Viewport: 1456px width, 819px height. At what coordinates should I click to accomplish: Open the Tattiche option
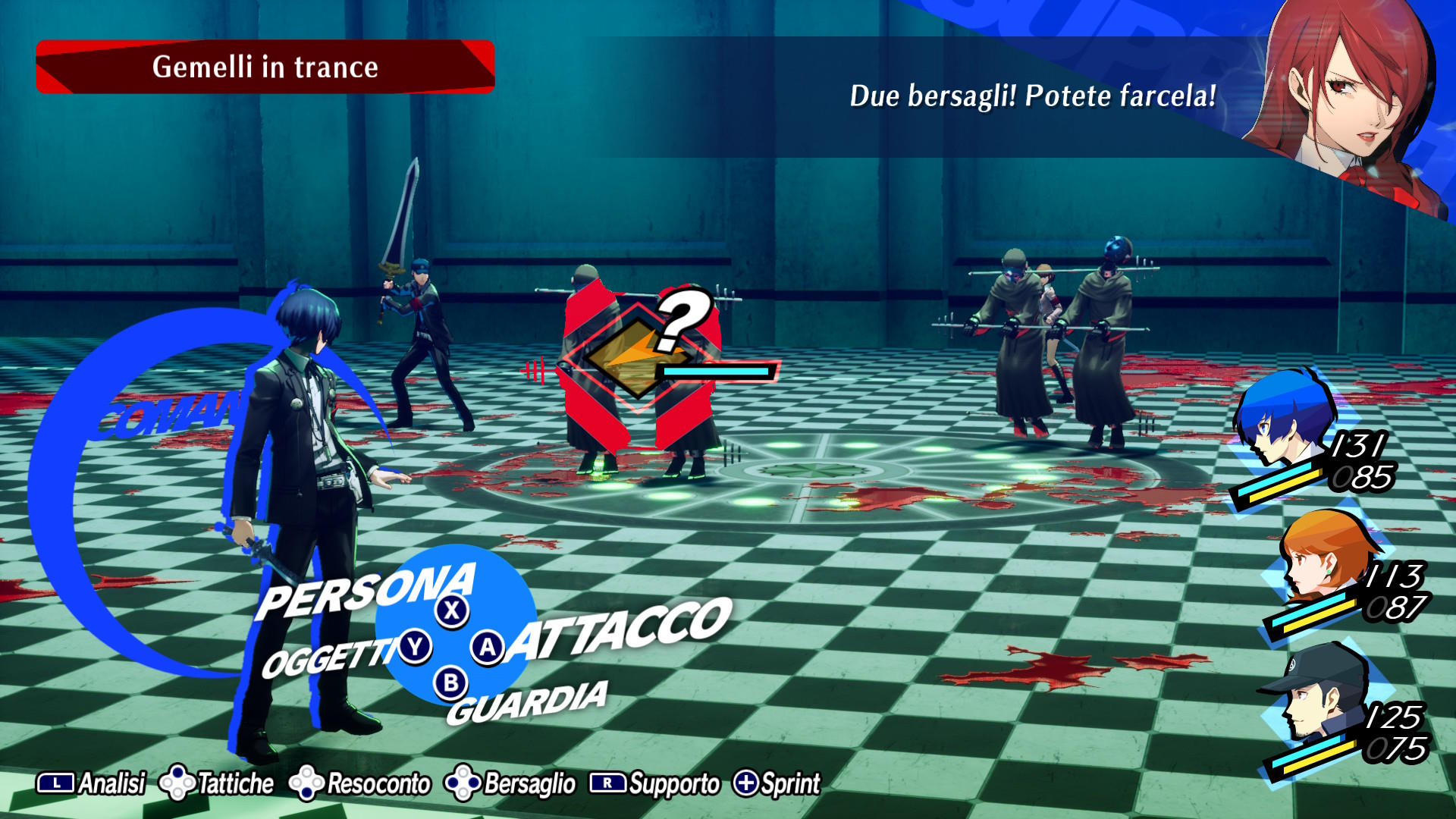tap(218, 783)
